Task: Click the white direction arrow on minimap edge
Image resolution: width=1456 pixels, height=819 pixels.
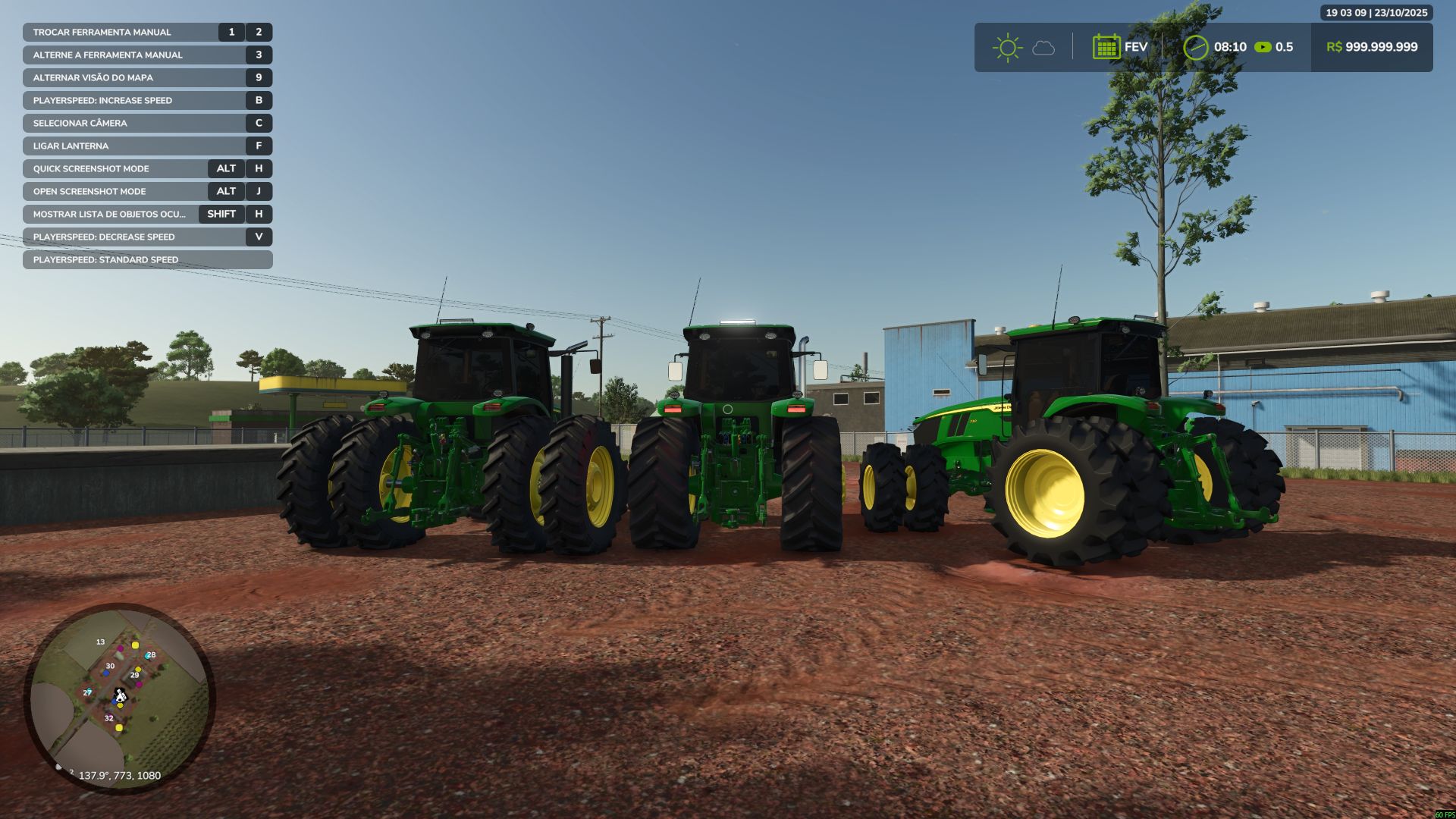Action: (x=59, y=767)
